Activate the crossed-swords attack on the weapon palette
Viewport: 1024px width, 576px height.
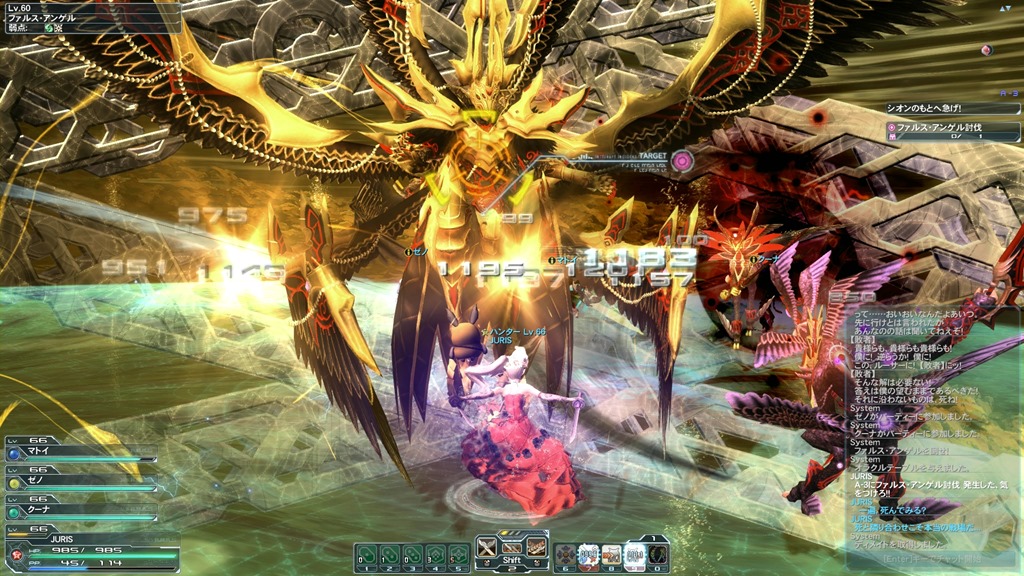click(487, 547)
